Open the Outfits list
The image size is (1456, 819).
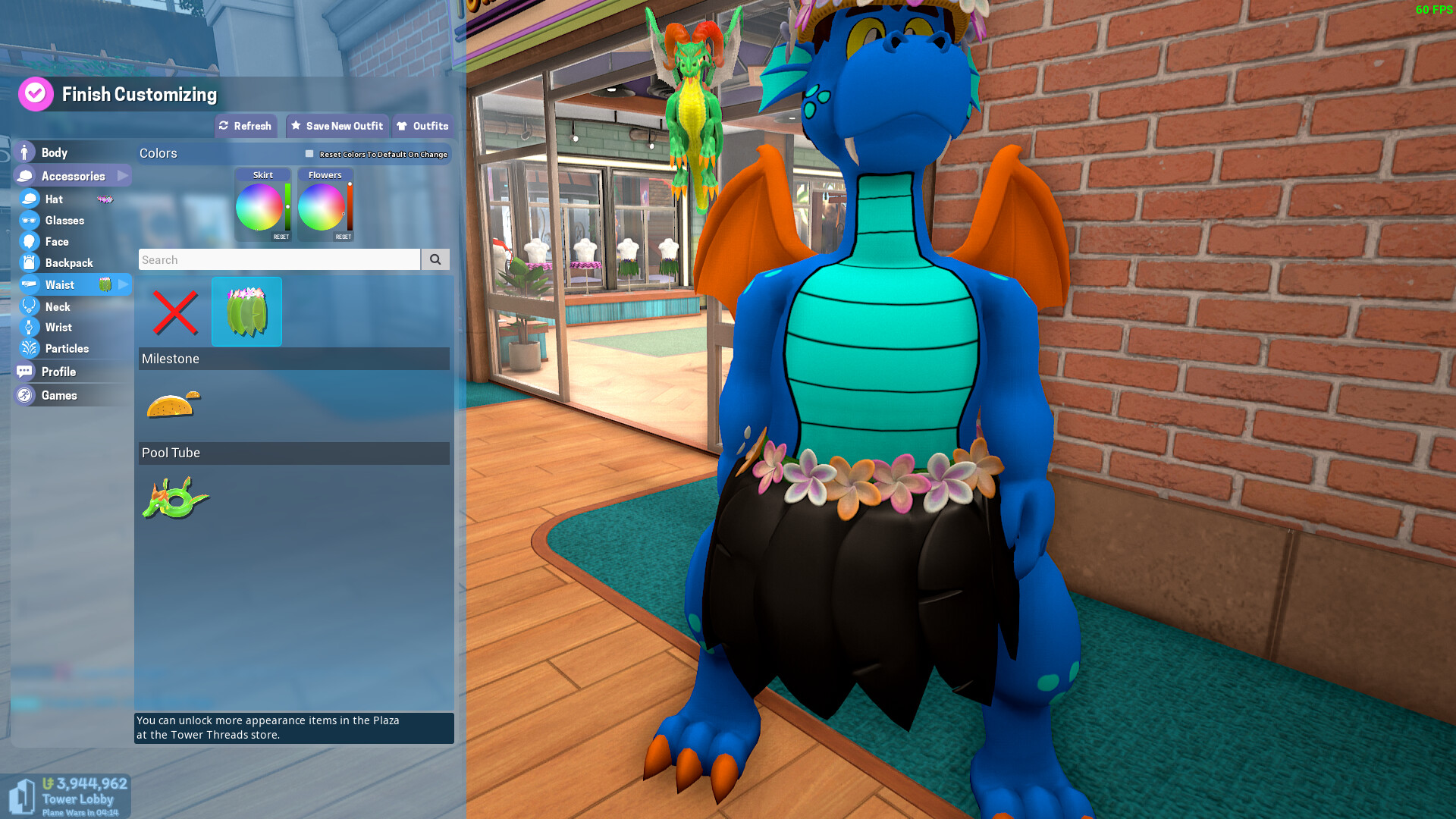pos(423,126)
